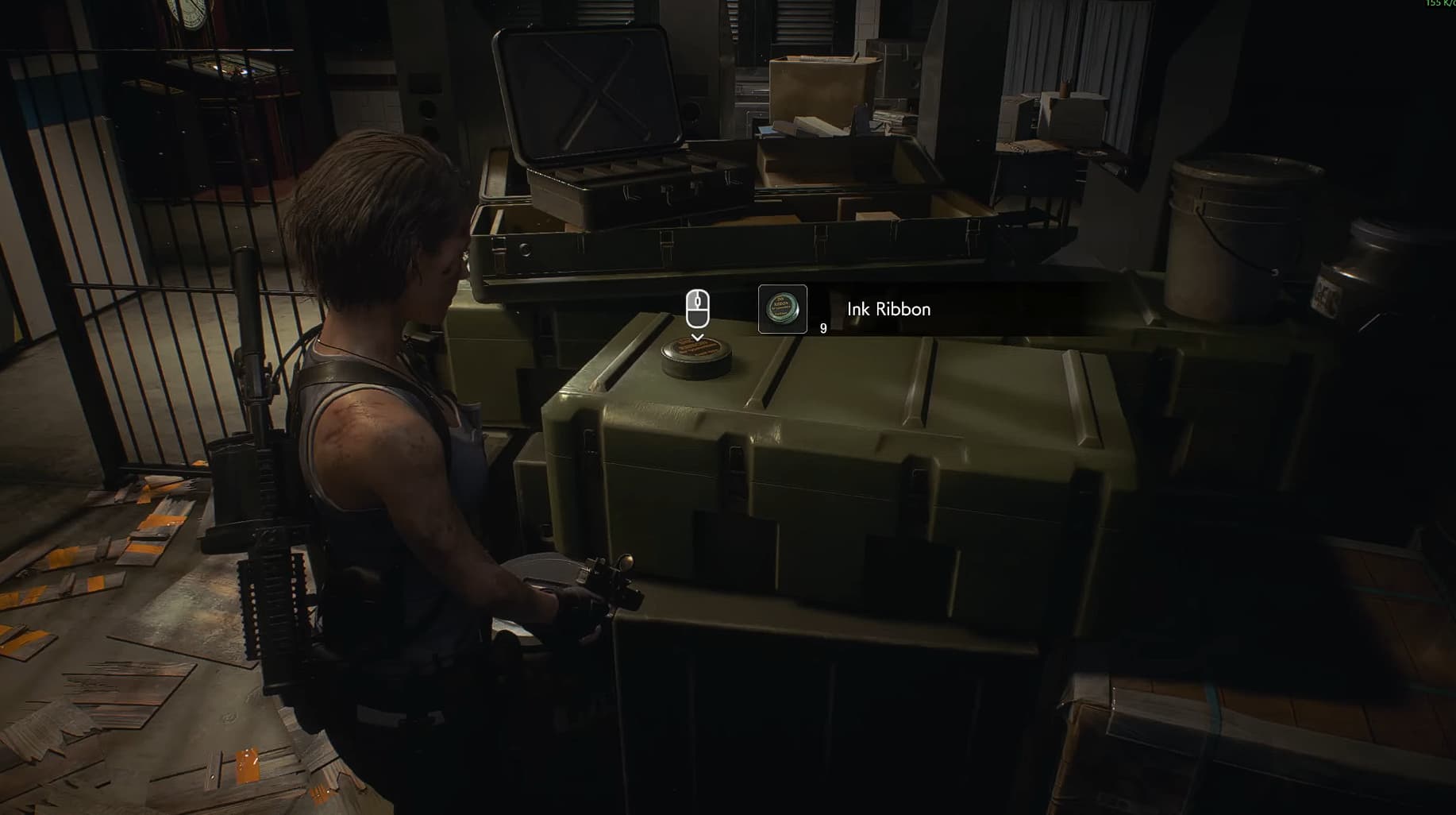Click the mouse button pickup prompt icon

point(697,308)
